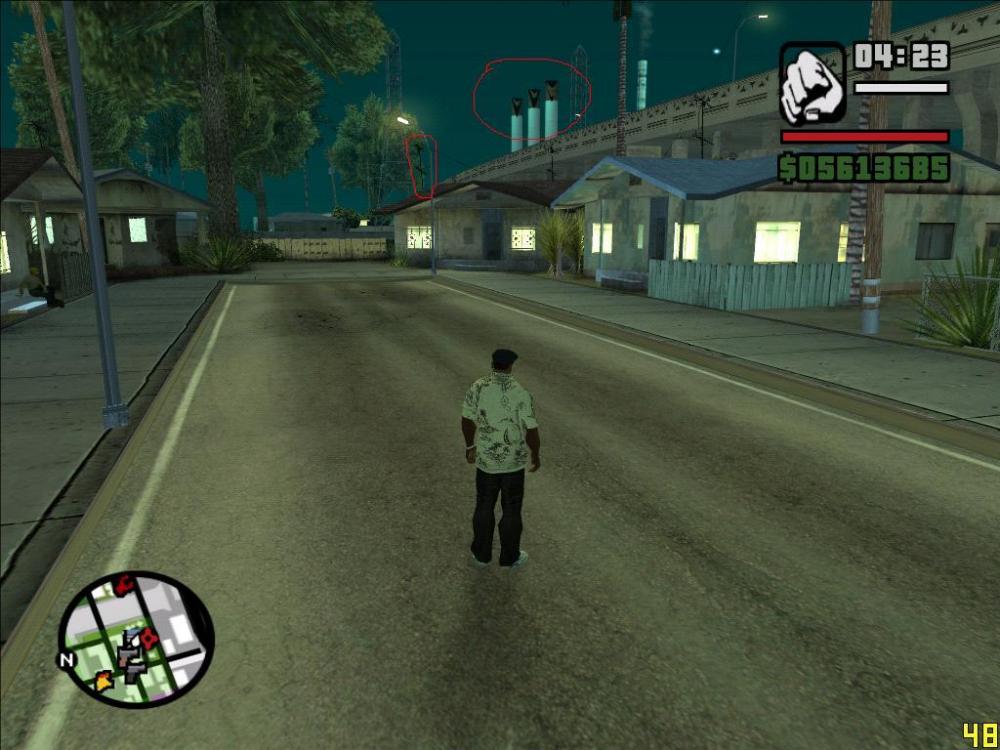Select the yellow-orange marker on the radar
Screen dimensions: 1000x750
coord(104,681)
